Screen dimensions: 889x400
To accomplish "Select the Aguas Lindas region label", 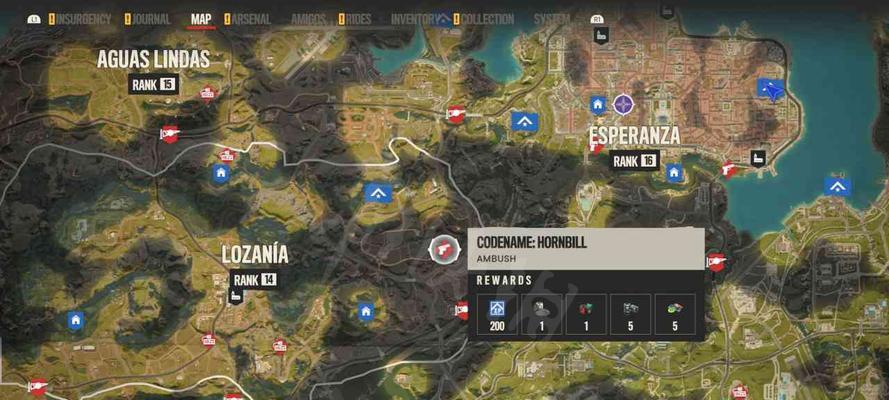I will (153, 60).
